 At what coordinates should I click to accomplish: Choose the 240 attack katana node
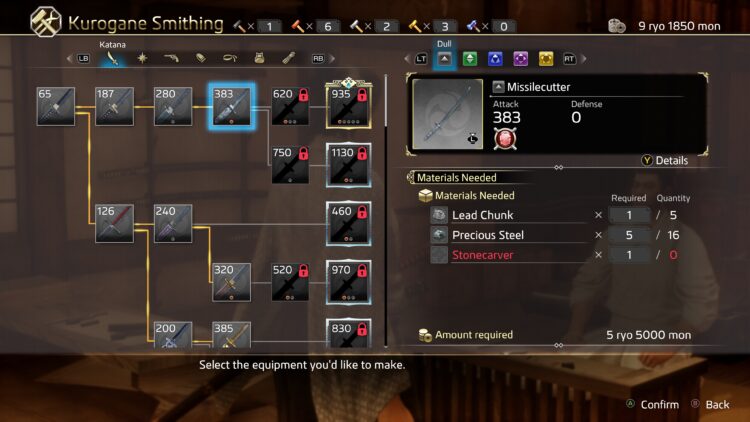click(173, 223)
